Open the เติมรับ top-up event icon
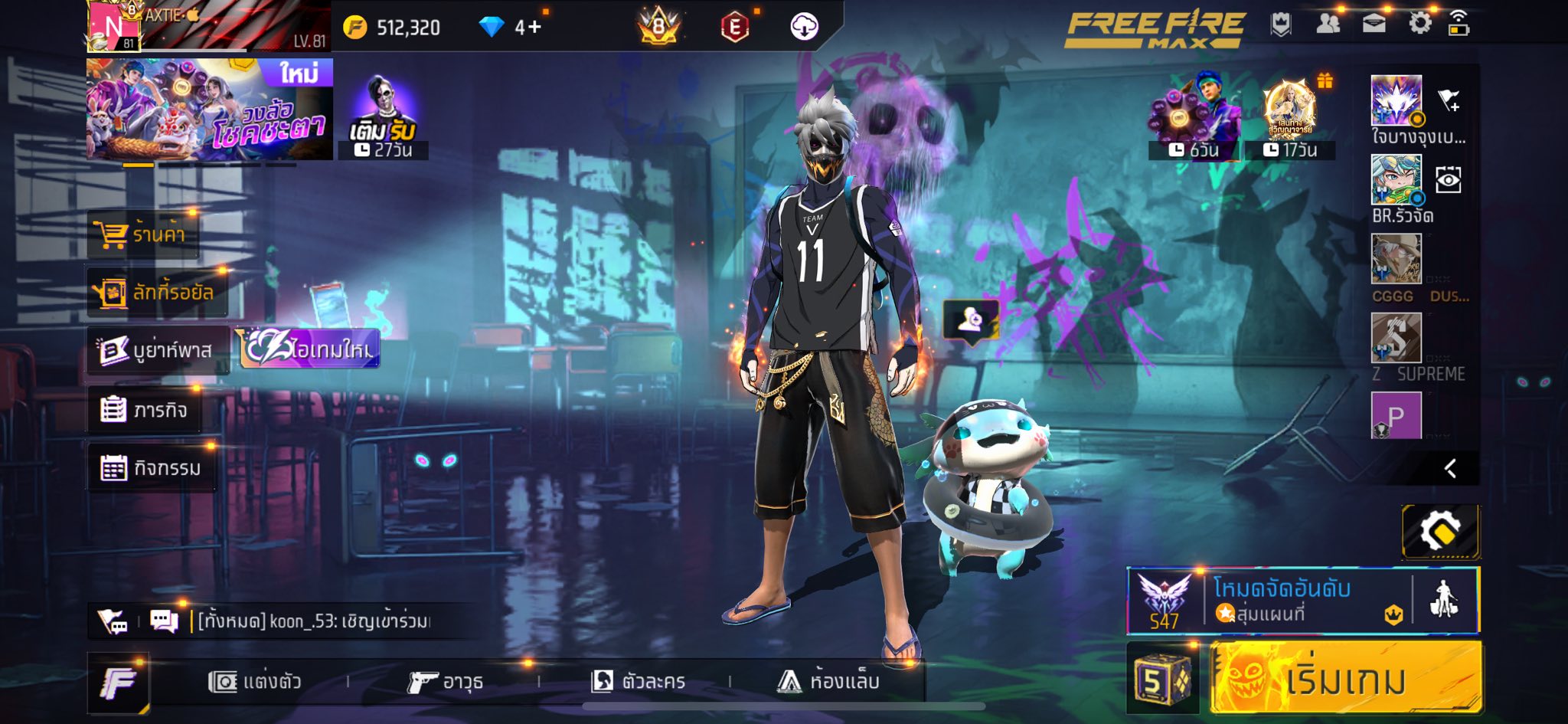 [382, 116]
